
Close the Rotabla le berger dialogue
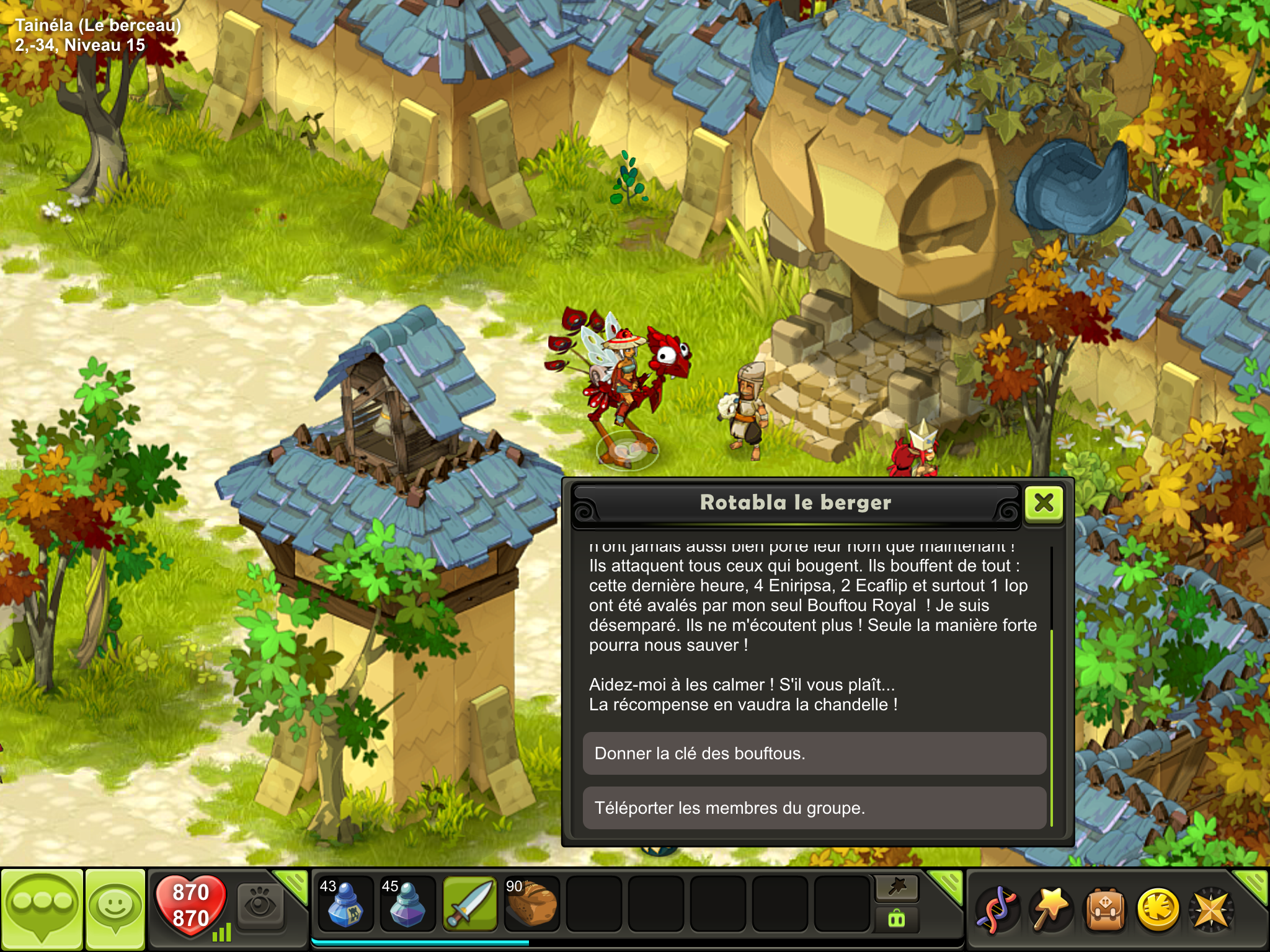[1044, 503]
